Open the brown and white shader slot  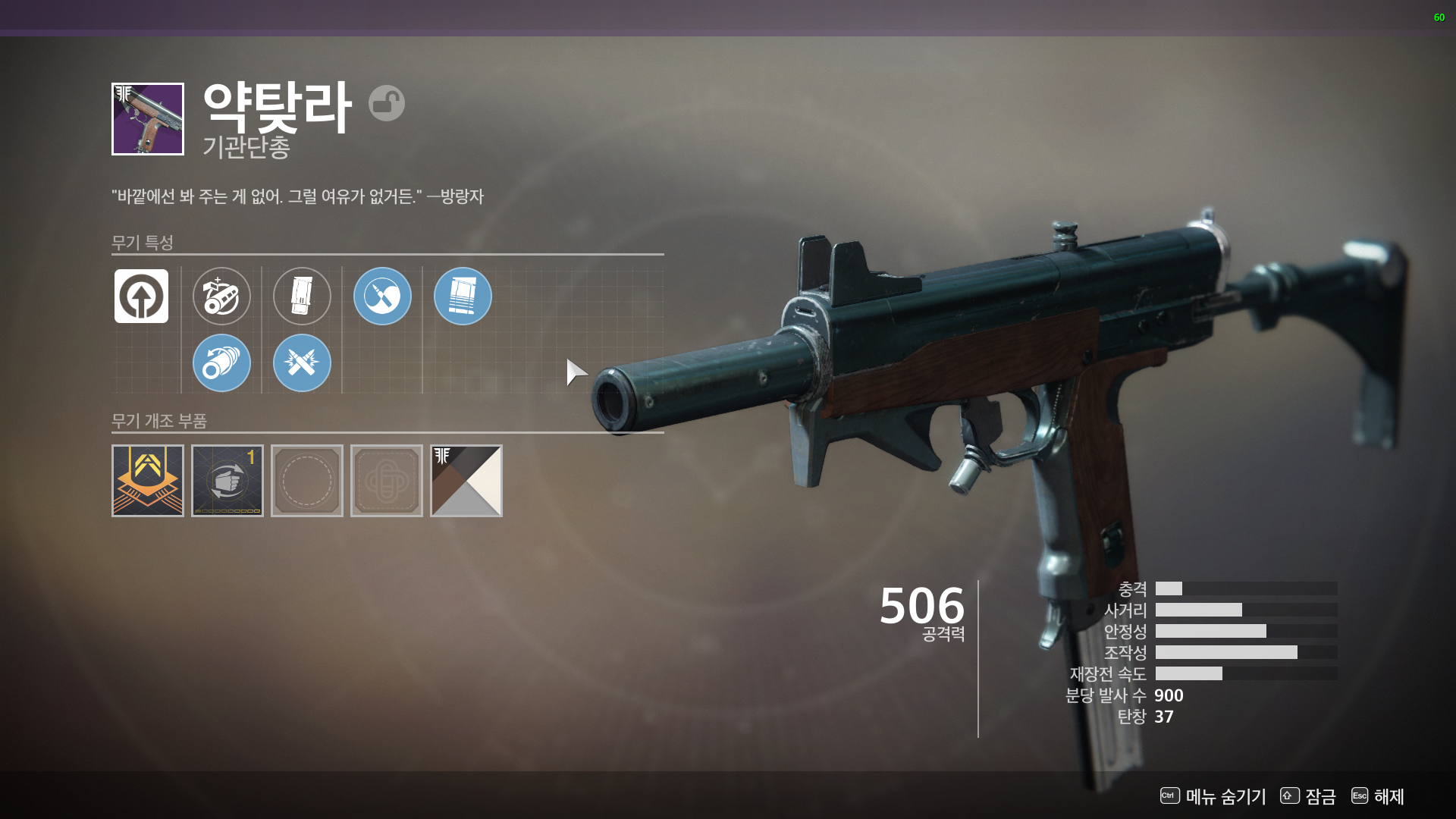coord(466,481)
